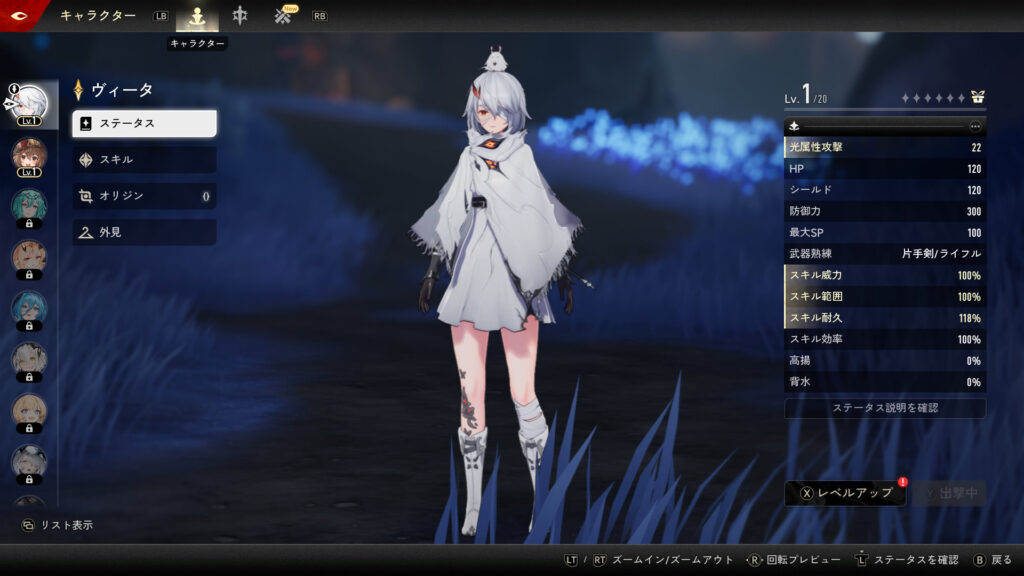Open the スキル menu entry
This screenshot has height=576, width=1024.
pos(144,159)
